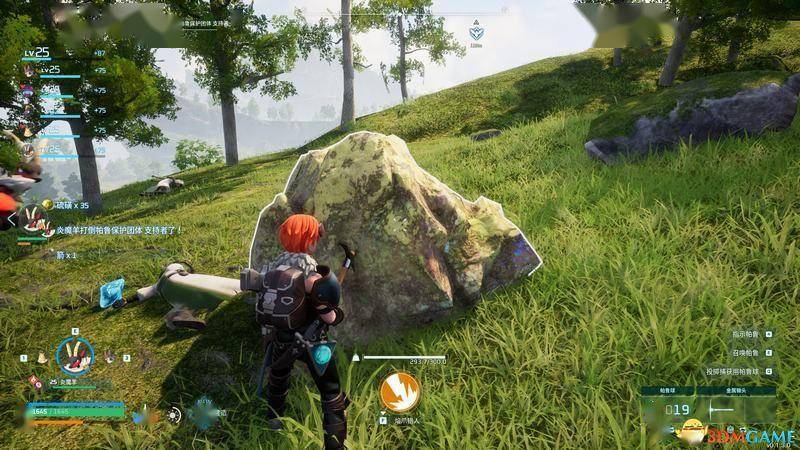Viewport: 800px width, 450px height.
Task: Click the shield waypoint marker on the compass
Action: coord(477,34)
